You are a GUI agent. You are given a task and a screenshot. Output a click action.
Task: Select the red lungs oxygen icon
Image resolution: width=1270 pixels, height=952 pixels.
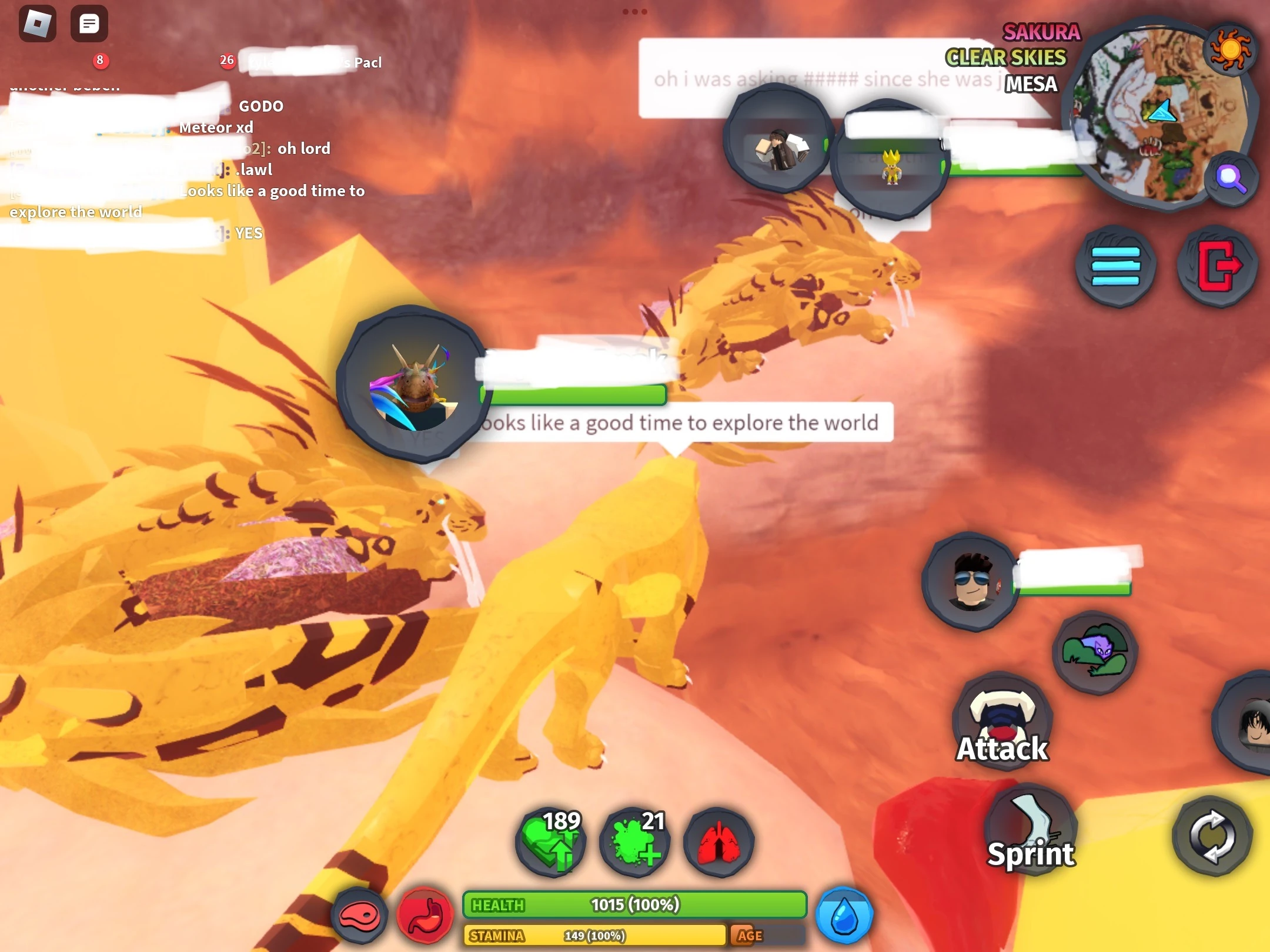tap(718, 842)
